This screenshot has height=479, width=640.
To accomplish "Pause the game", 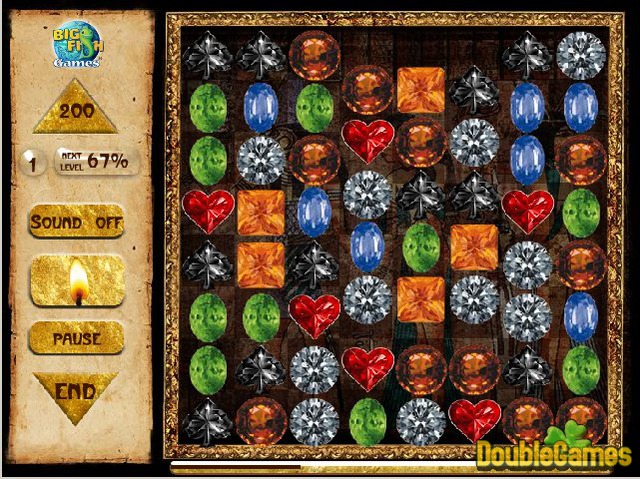I will [x=77, y=339].
